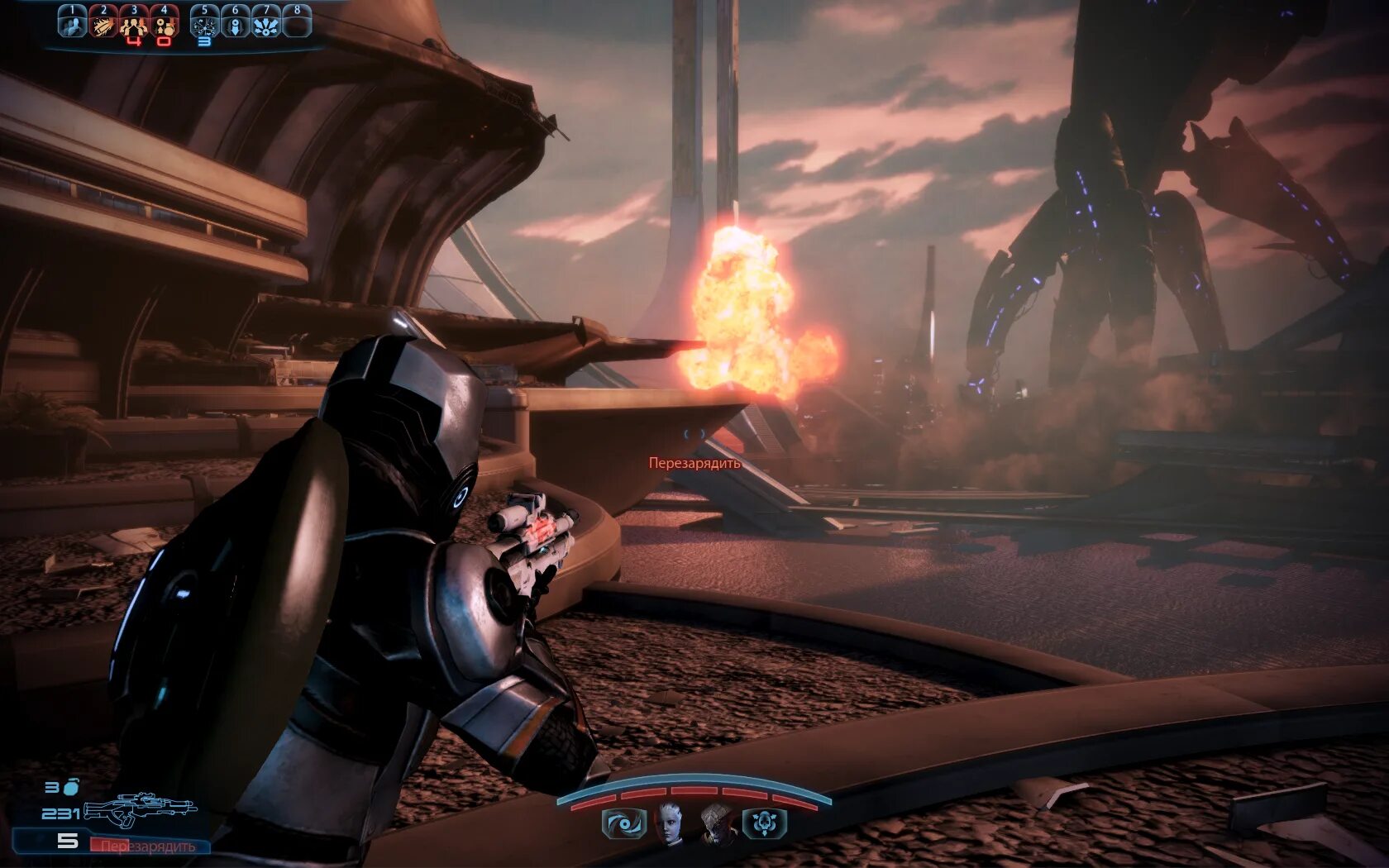Activate Liara's singularity swirl power icon
Viewport: 1389px width, 868px height.
(x=623, y=824)
